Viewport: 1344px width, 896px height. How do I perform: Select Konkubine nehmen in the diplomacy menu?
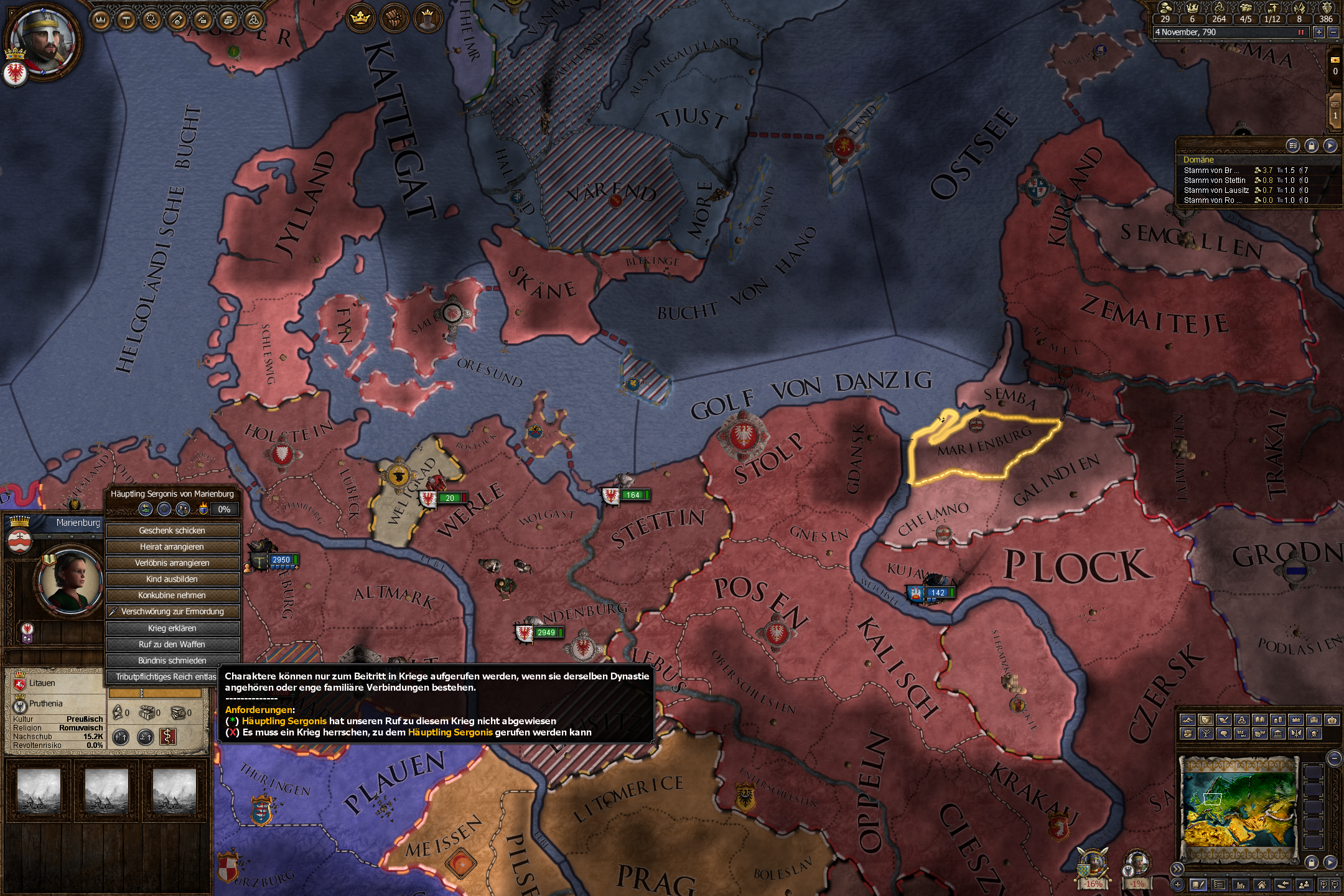172,595
